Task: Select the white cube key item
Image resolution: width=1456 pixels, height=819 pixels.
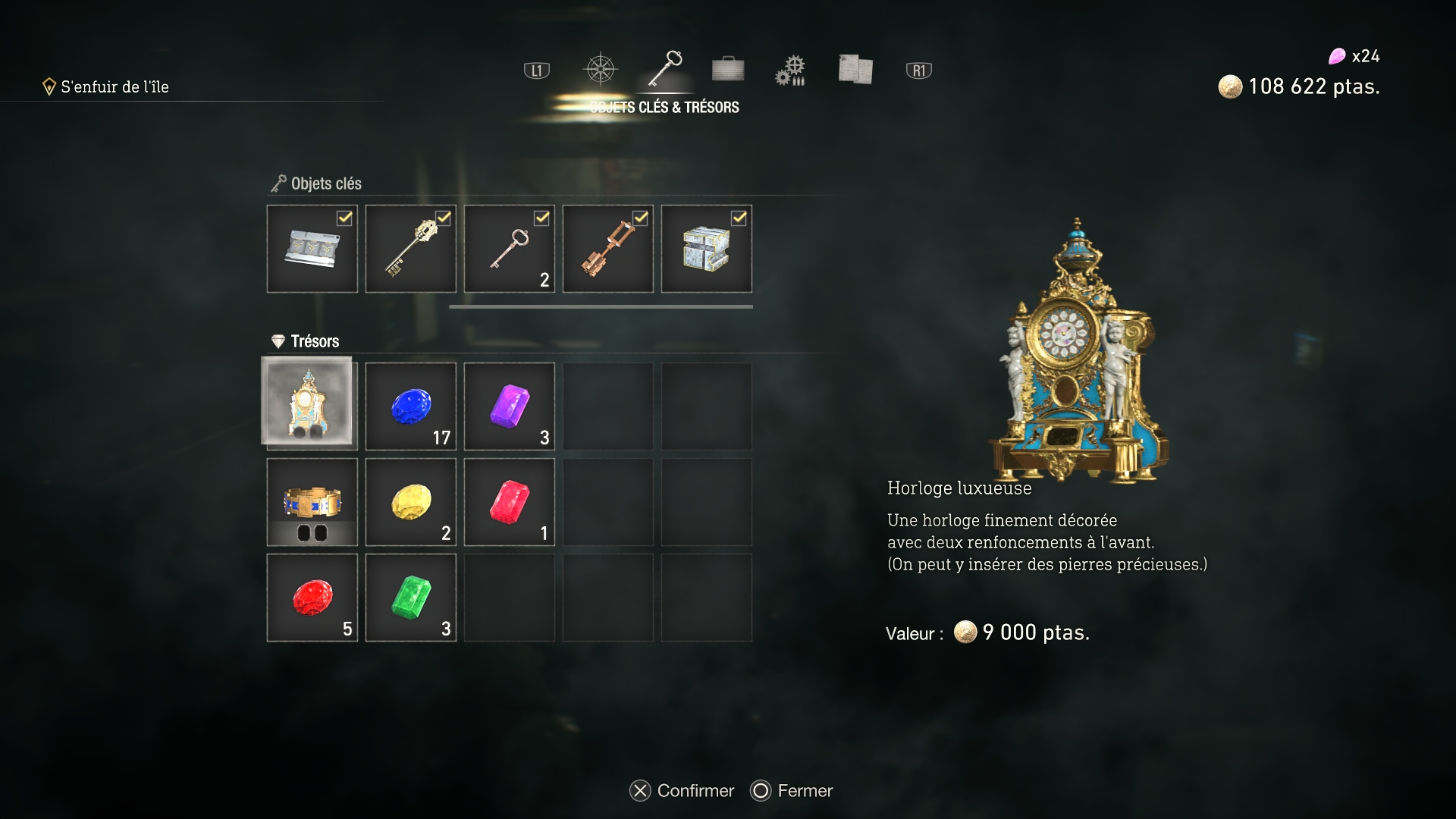Action: [706, 249]
